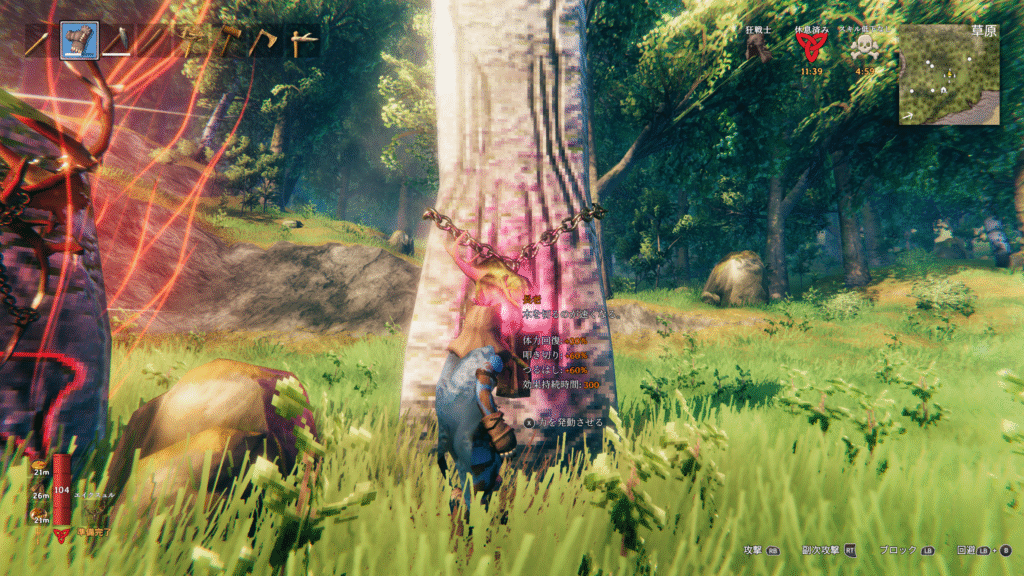Open the 草原 minimap
Viewport: 1024px width, 576px height.
pyautogui.click(x=948, y=73)
